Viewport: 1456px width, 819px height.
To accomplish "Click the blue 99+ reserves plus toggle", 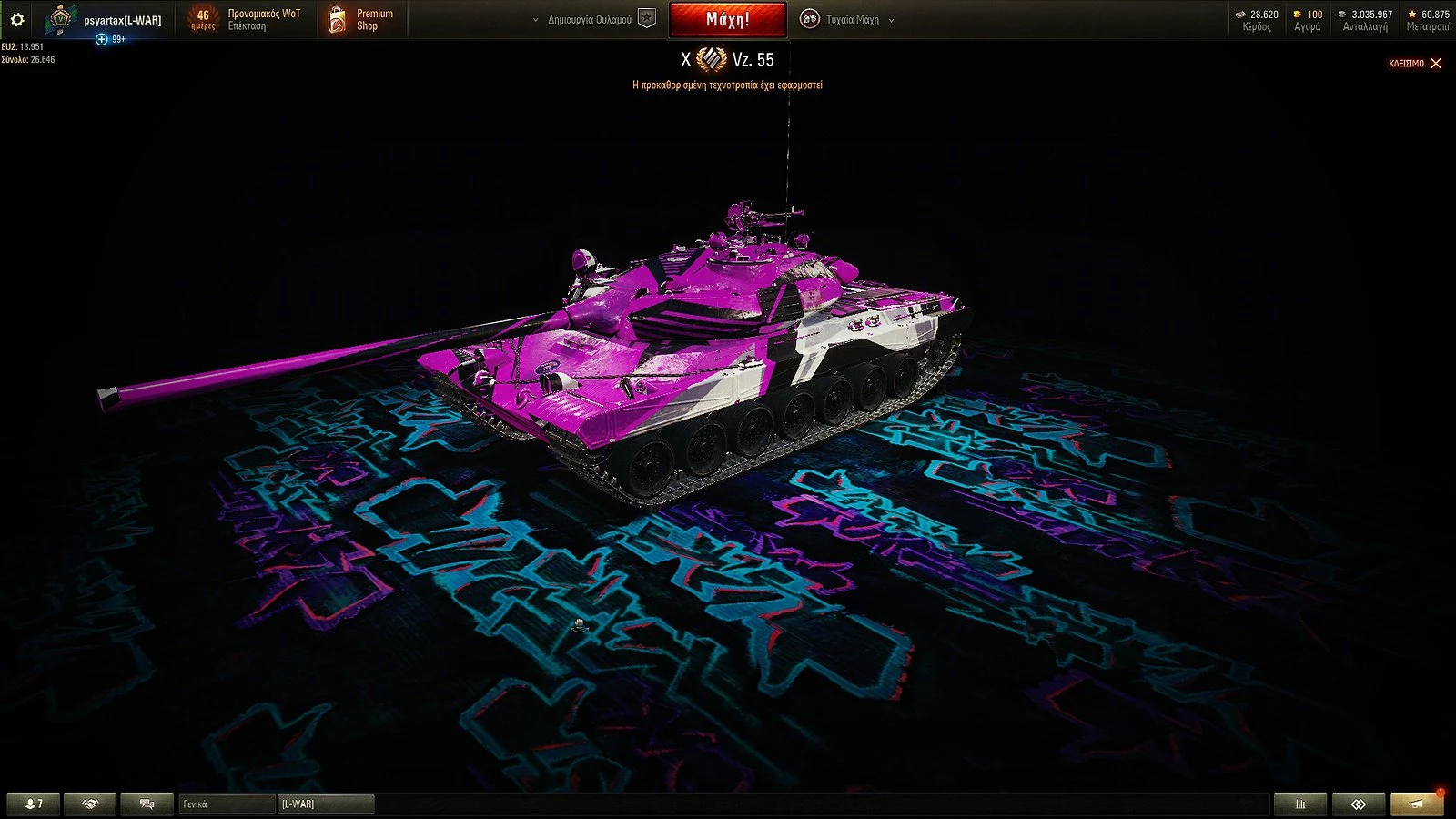I will point(100,38).
